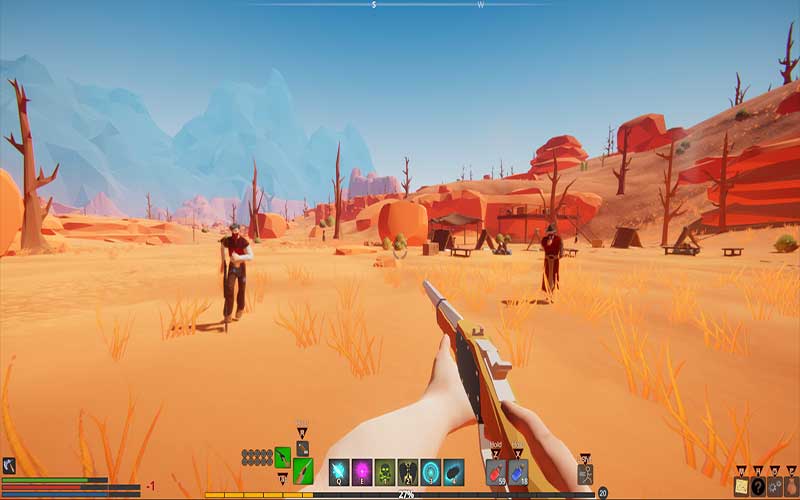800x500 pixels.
Task: Open the parchment map icon
Action: (x=741, y=485)
